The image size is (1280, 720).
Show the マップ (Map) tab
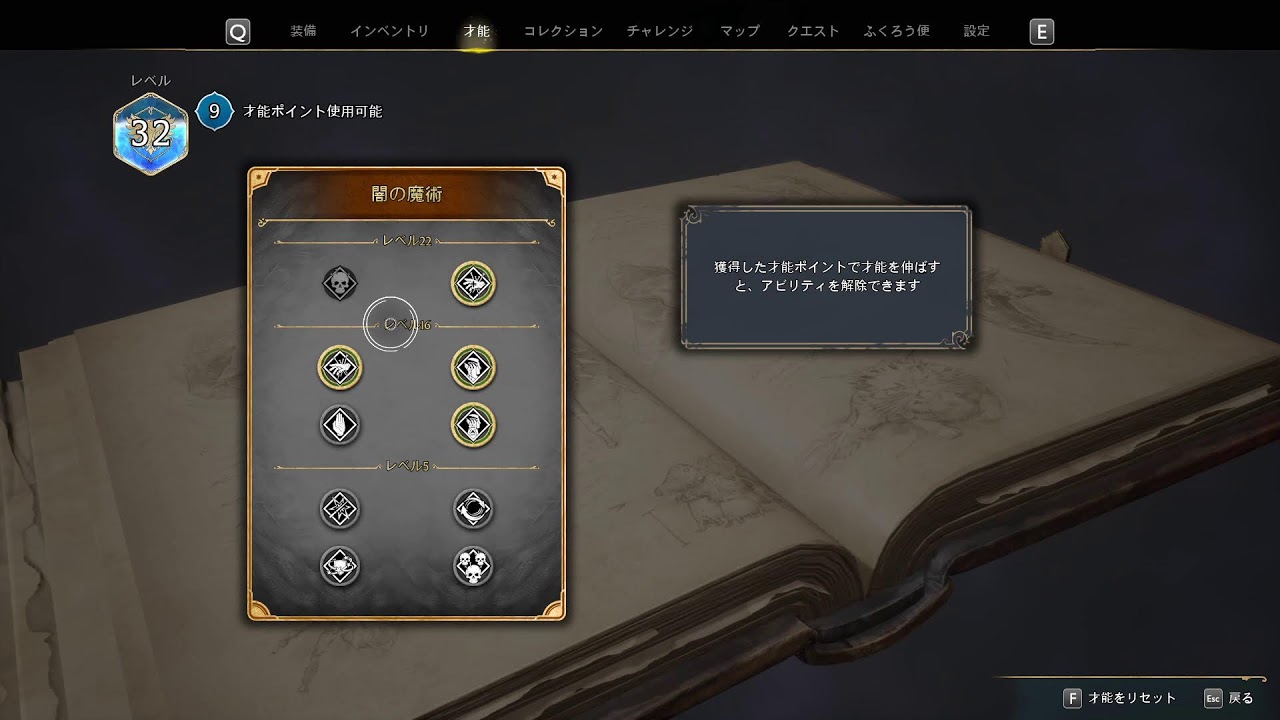tap(740, 31)
